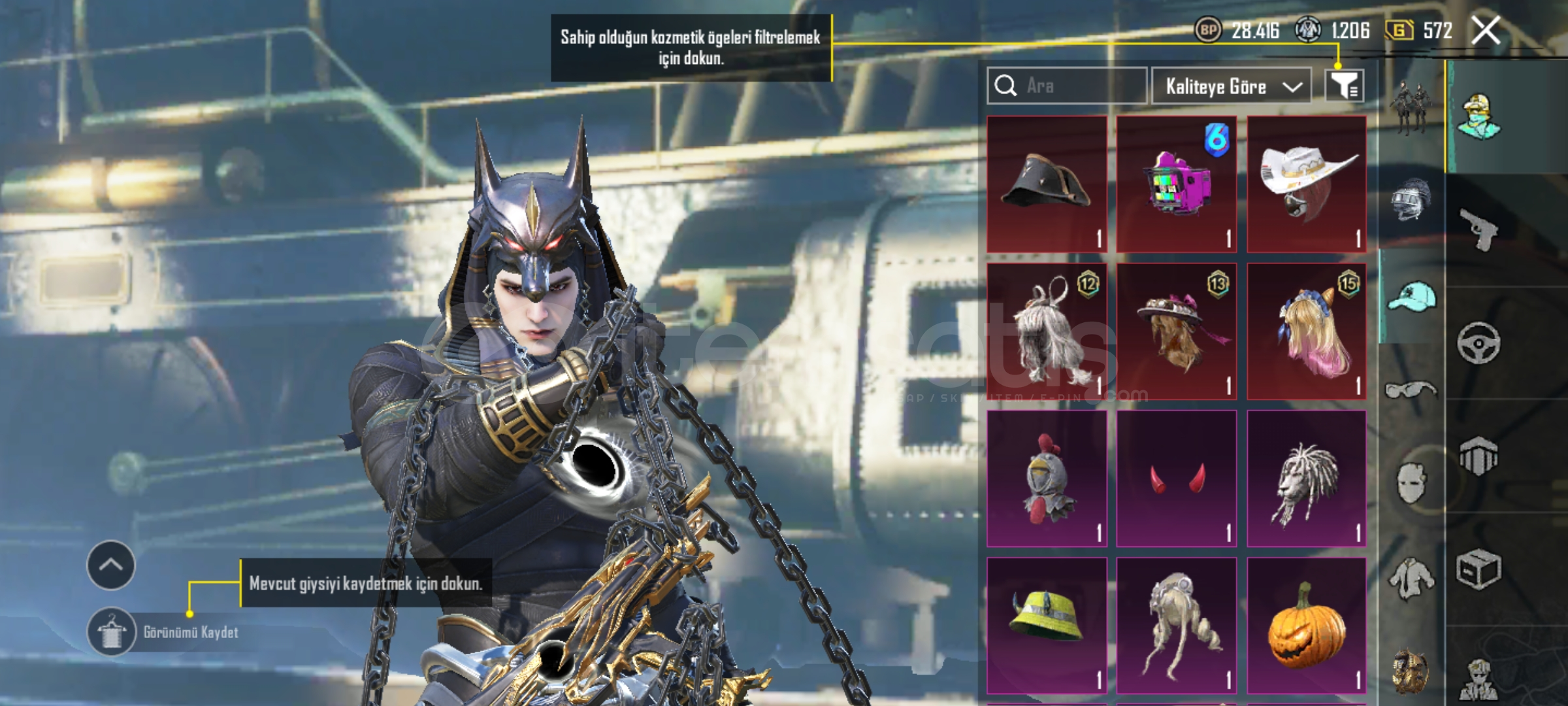Close the inventory screen with X

pos(1485,31)
